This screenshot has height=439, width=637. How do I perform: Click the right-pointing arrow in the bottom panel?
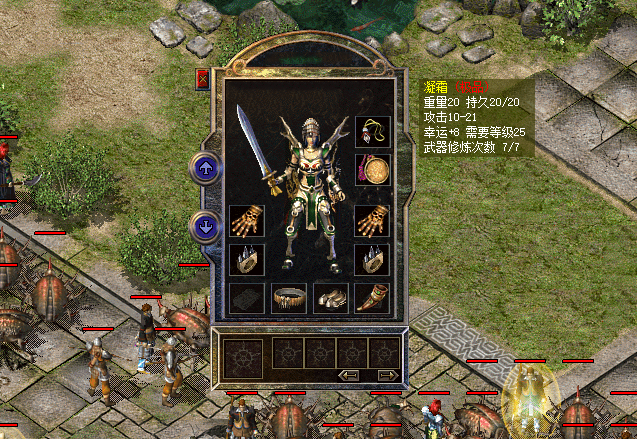(x=387, y=375)
